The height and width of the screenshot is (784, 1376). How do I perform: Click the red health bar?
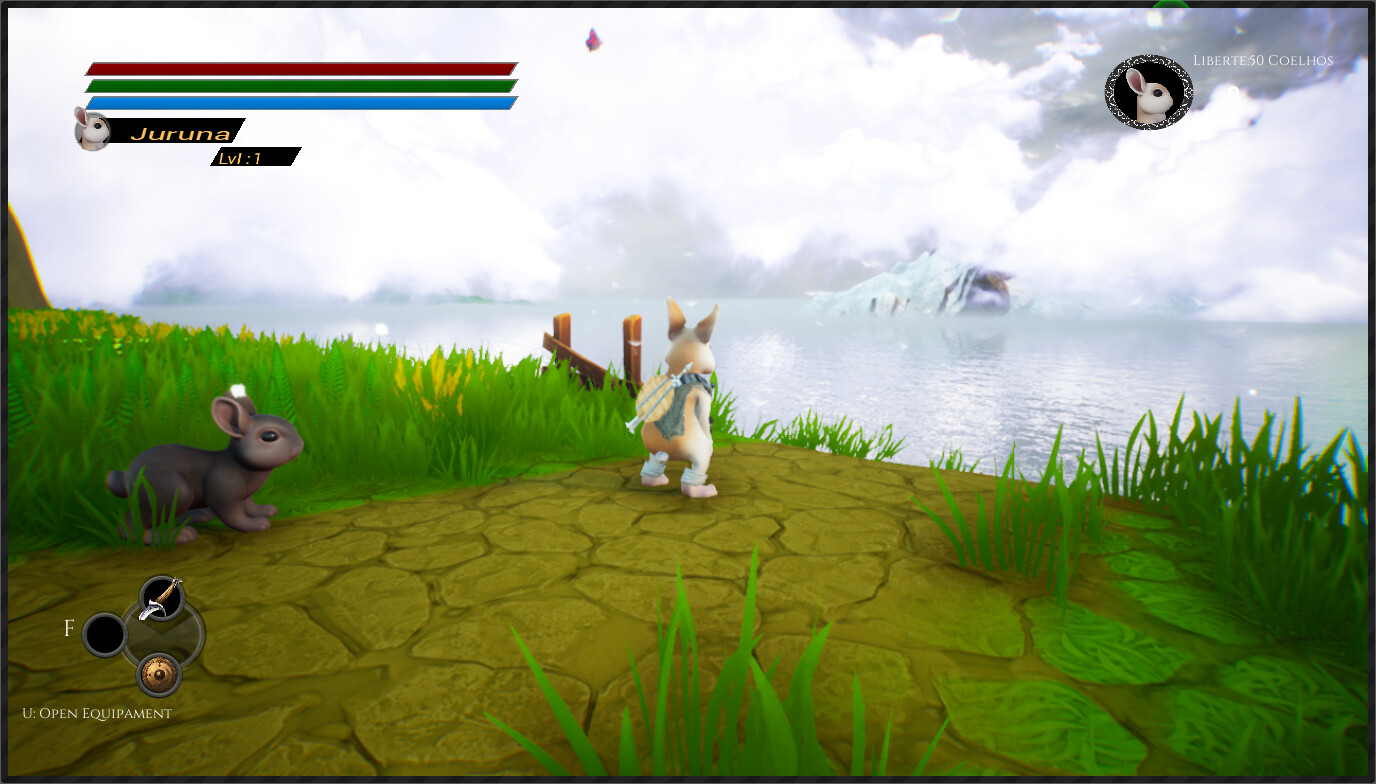click(x=300, y=68)
